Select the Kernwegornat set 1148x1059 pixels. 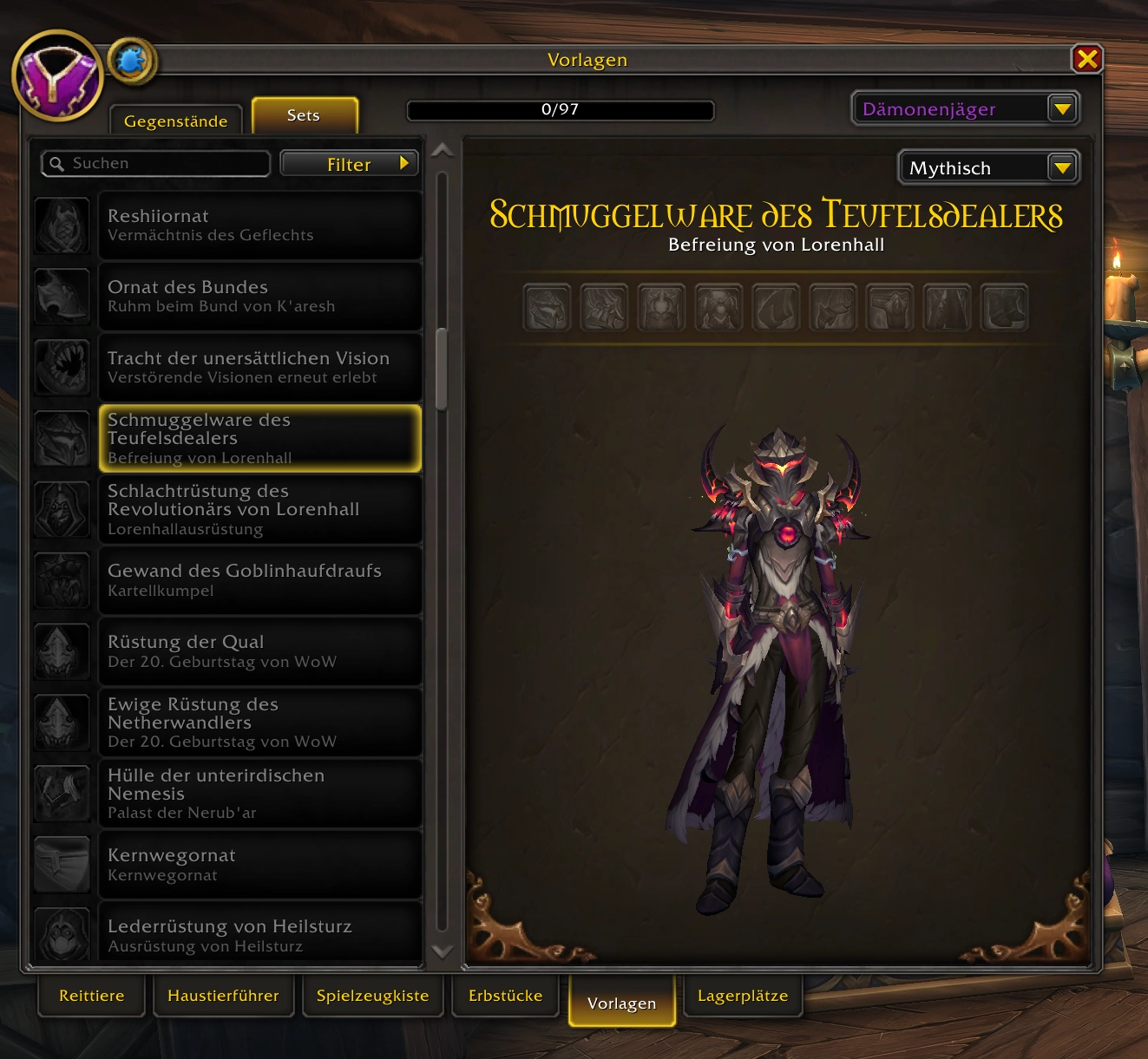tap(259, 865)
